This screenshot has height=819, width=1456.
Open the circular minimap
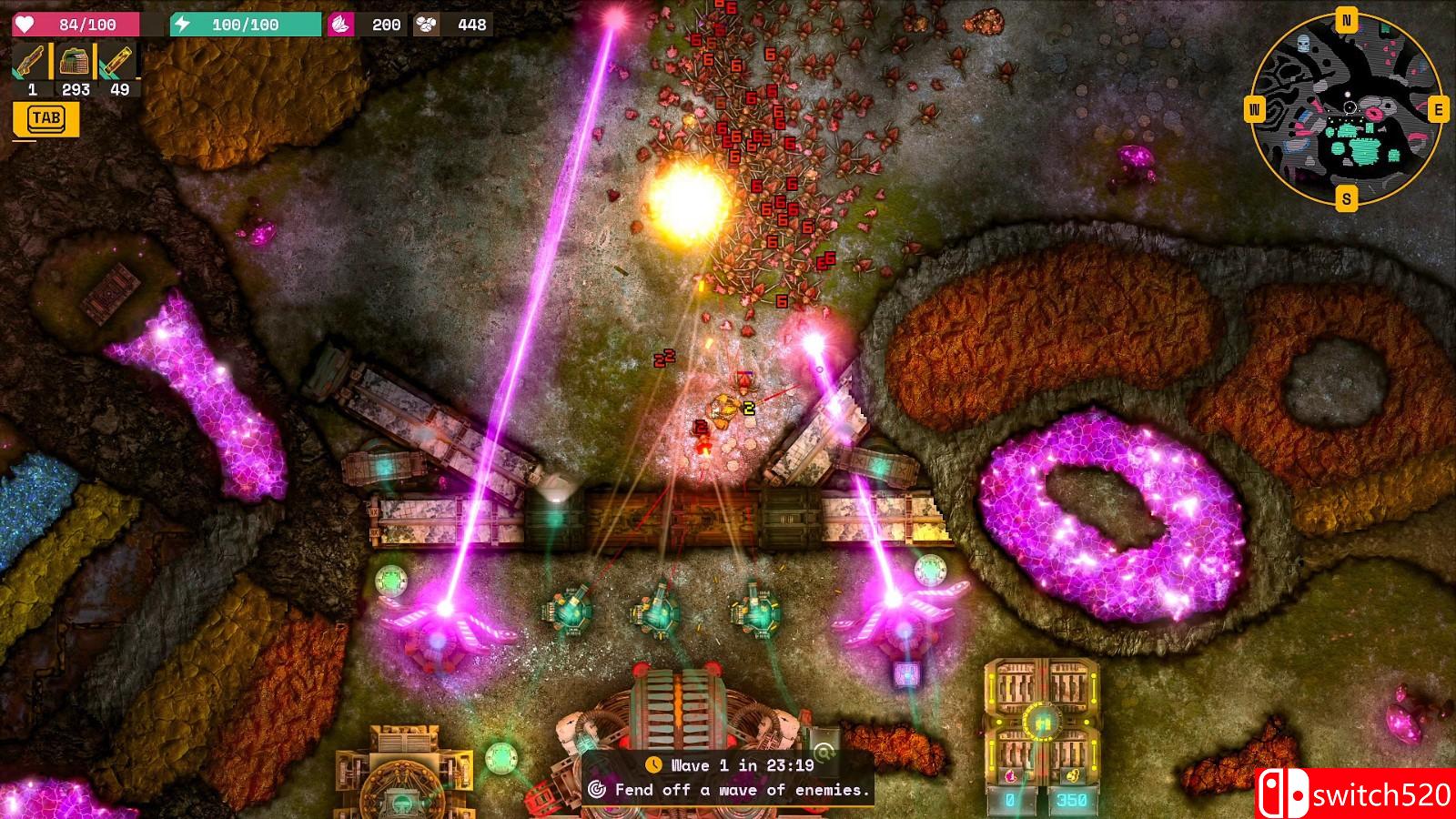pyautogui.click(x=1346, y=109)
